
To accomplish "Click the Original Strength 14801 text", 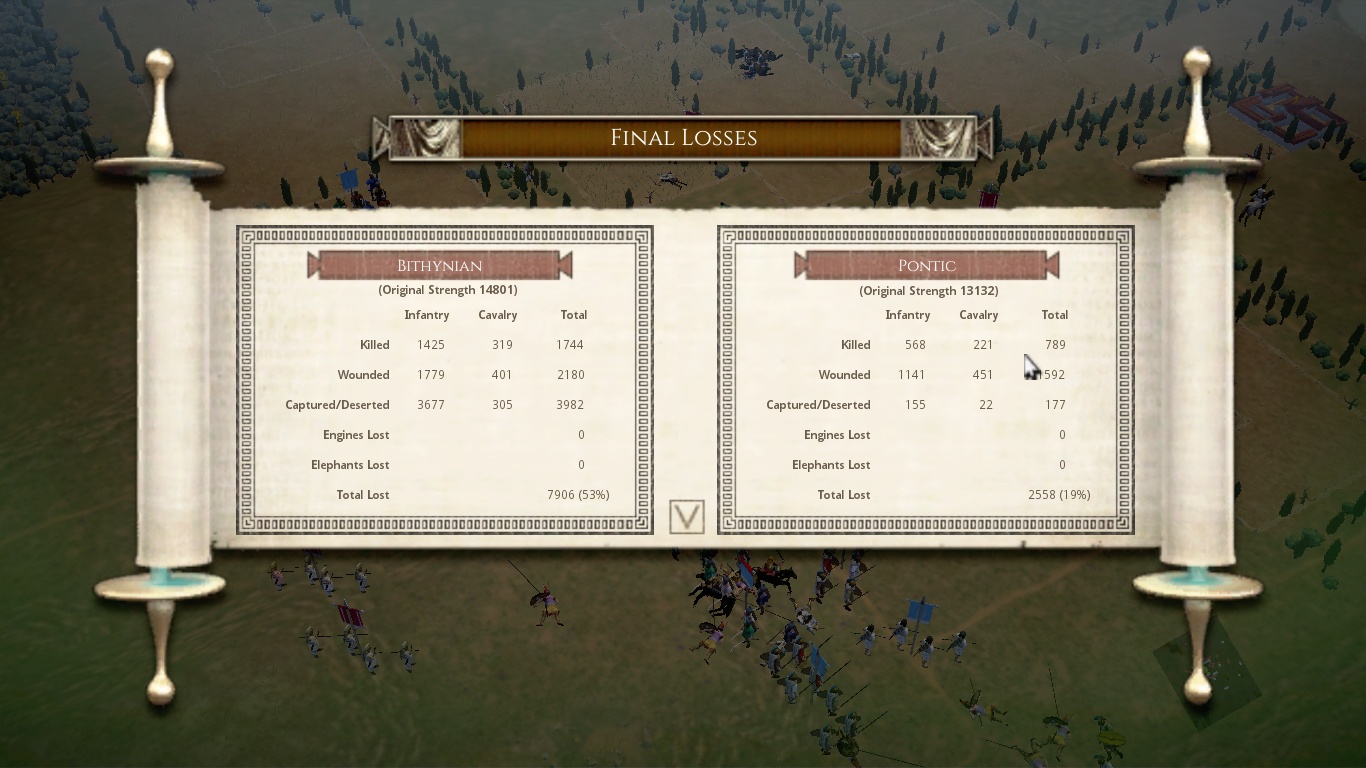I will (x=446, y=290).
